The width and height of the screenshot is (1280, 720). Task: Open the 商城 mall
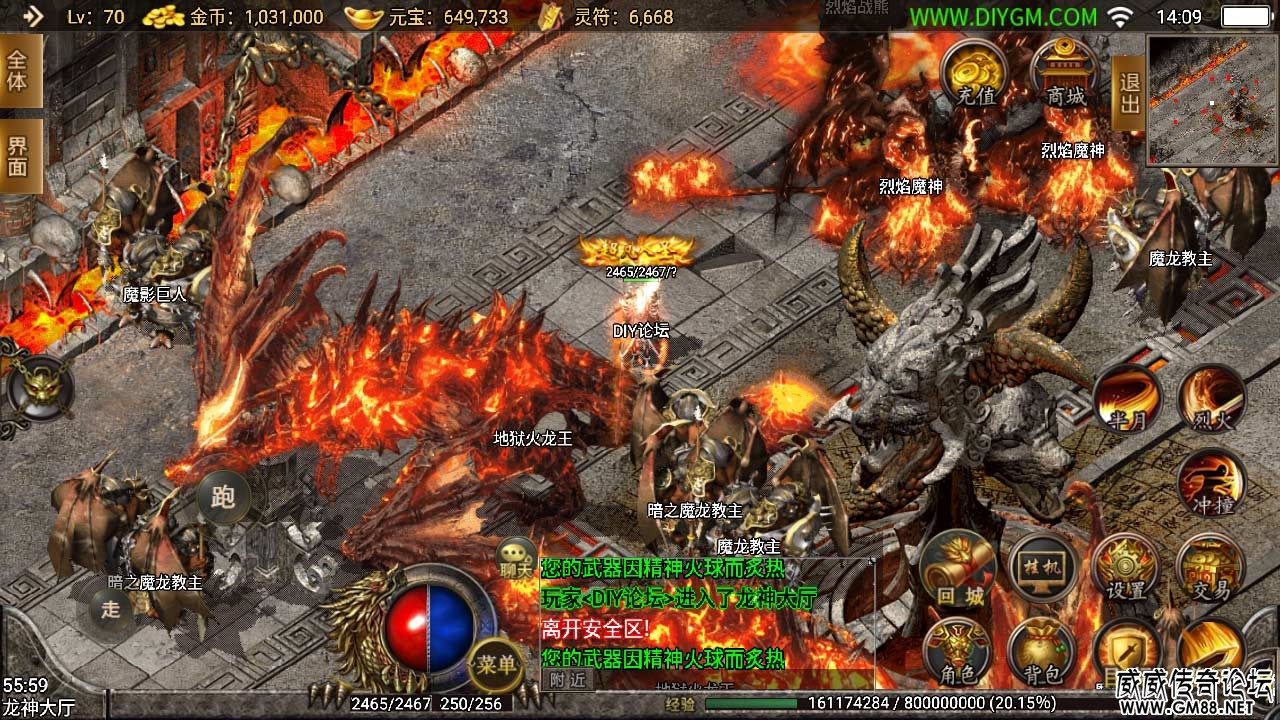click(1065, 73)
